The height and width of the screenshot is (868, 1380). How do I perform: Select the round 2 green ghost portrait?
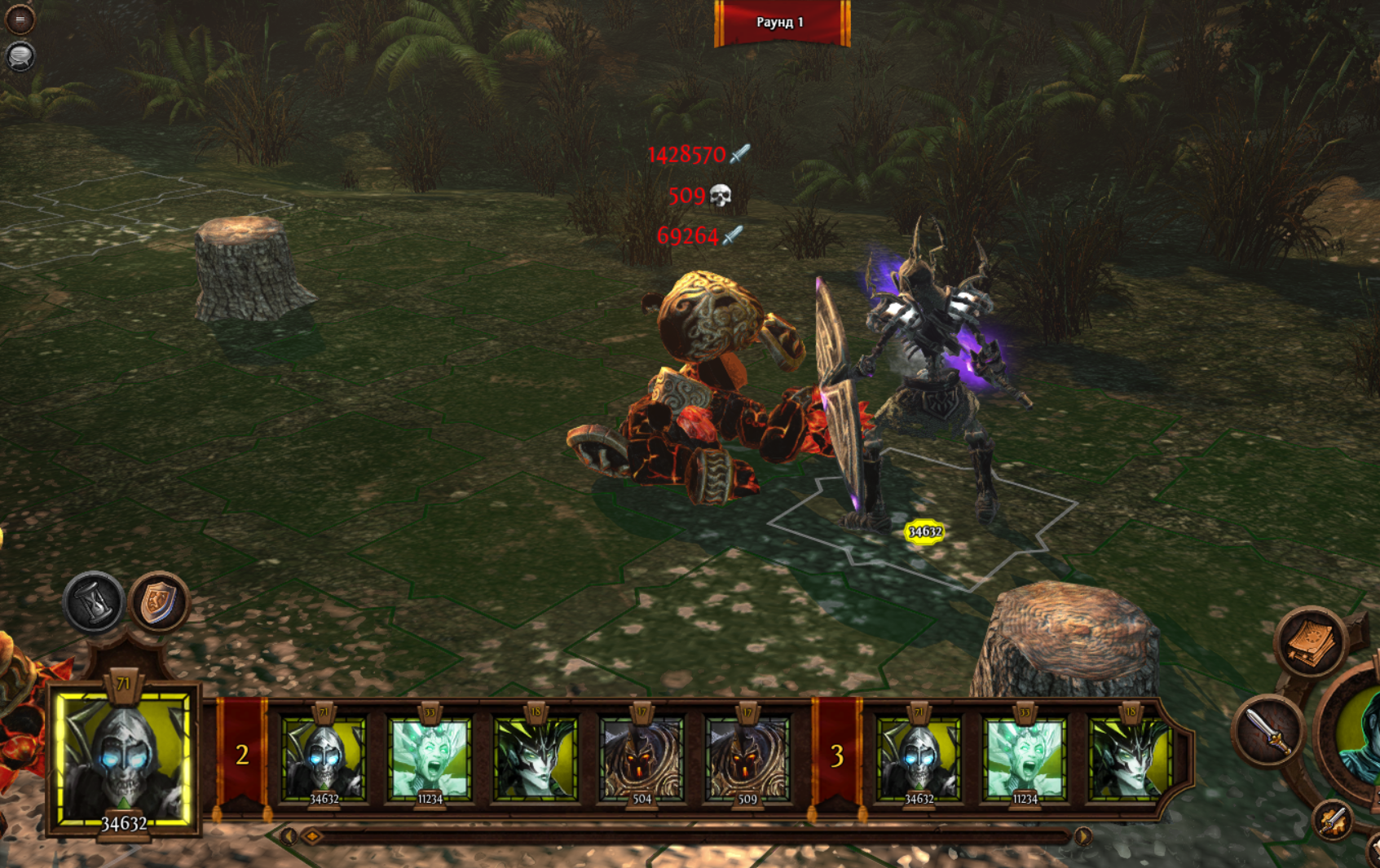tap(430, 758)
